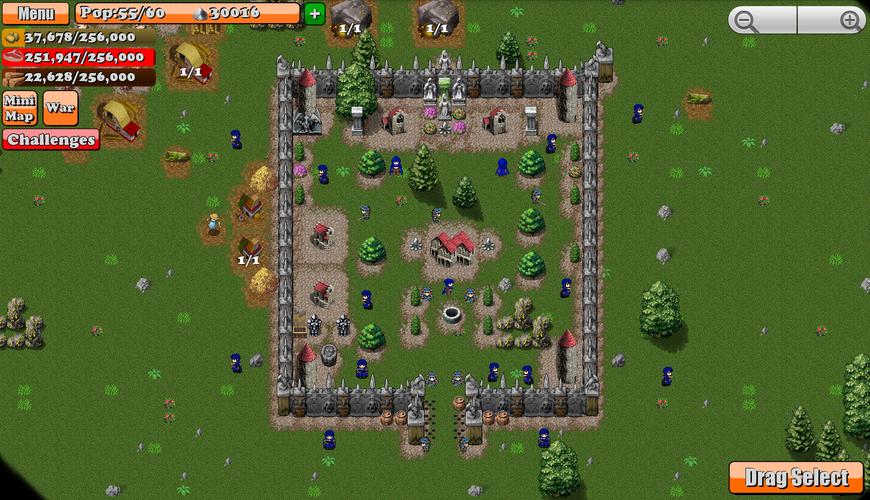Activate the Drag Select button
This screenshot has height=500, width=870.
pyautogui.click(x=796, y=478)
